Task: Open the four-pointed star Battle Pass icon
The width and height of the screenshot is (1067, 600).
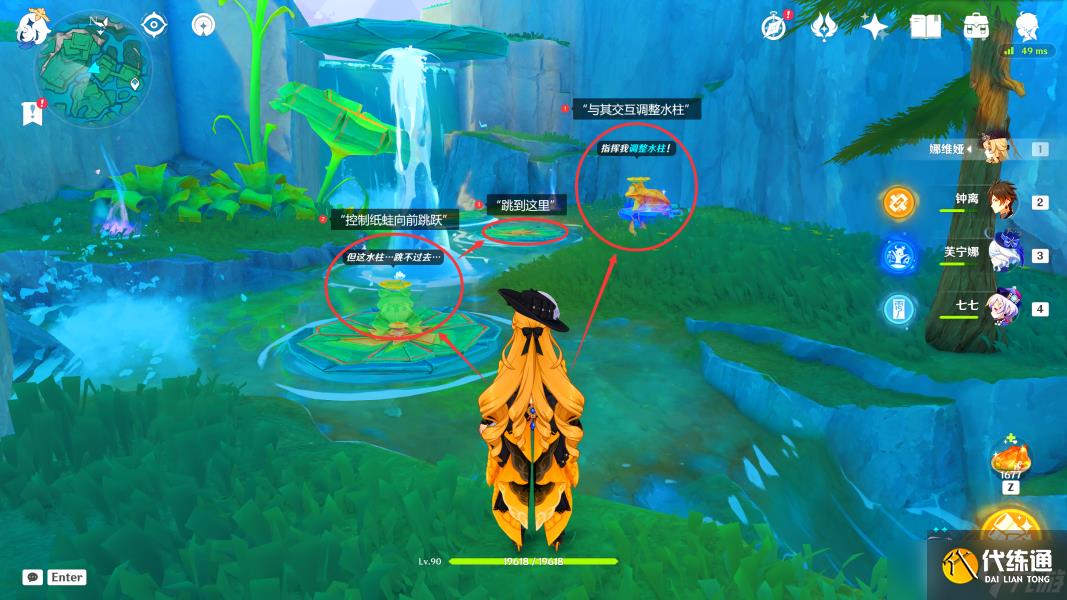Action: [x=875, y=27]
